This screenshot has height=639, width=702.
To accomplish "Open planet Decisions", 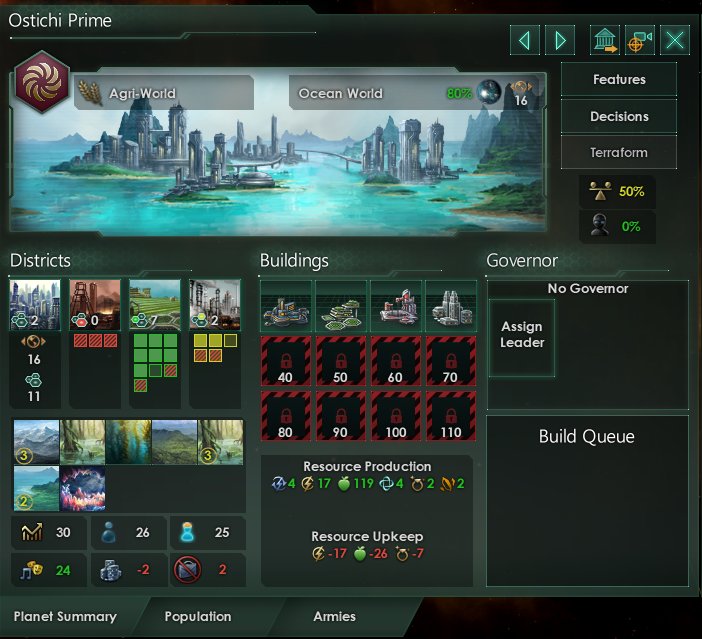I will point(619,116).
